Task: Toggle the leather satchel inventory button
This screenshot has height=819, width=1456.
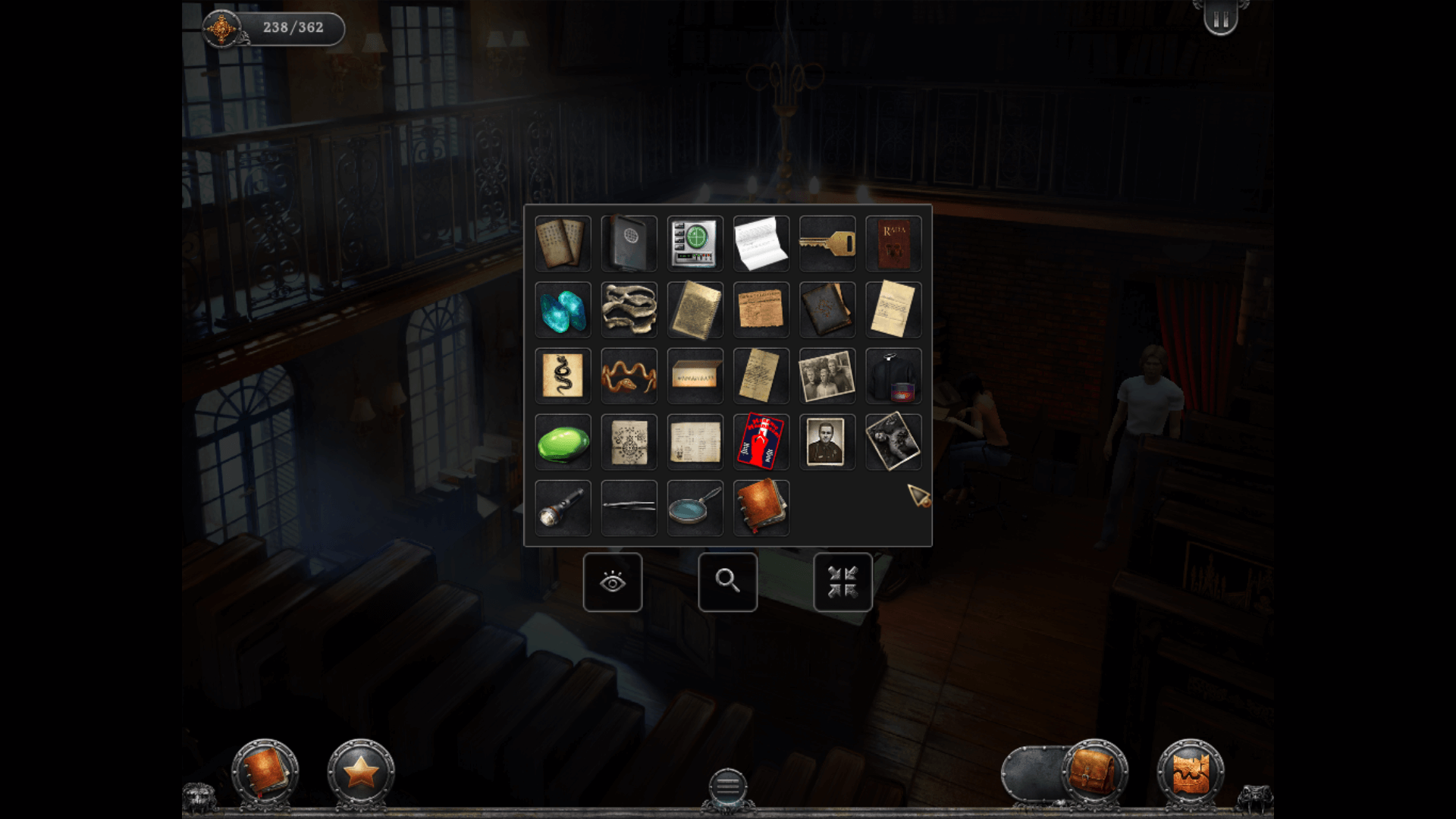Action: coord(1093,772)
